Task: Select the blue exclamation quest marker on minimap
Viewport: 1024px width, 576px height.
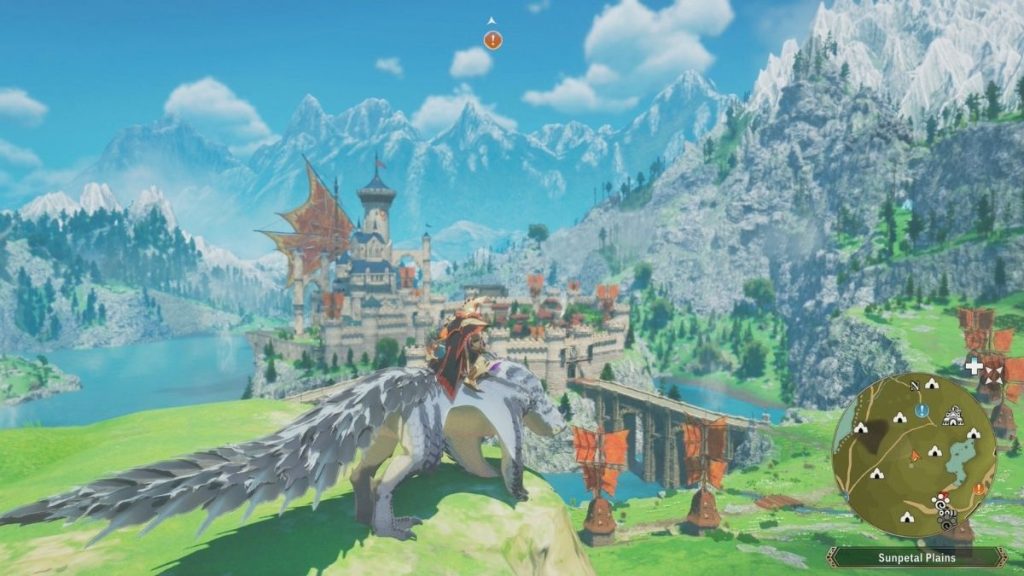Action: click(x=922, y=411)
